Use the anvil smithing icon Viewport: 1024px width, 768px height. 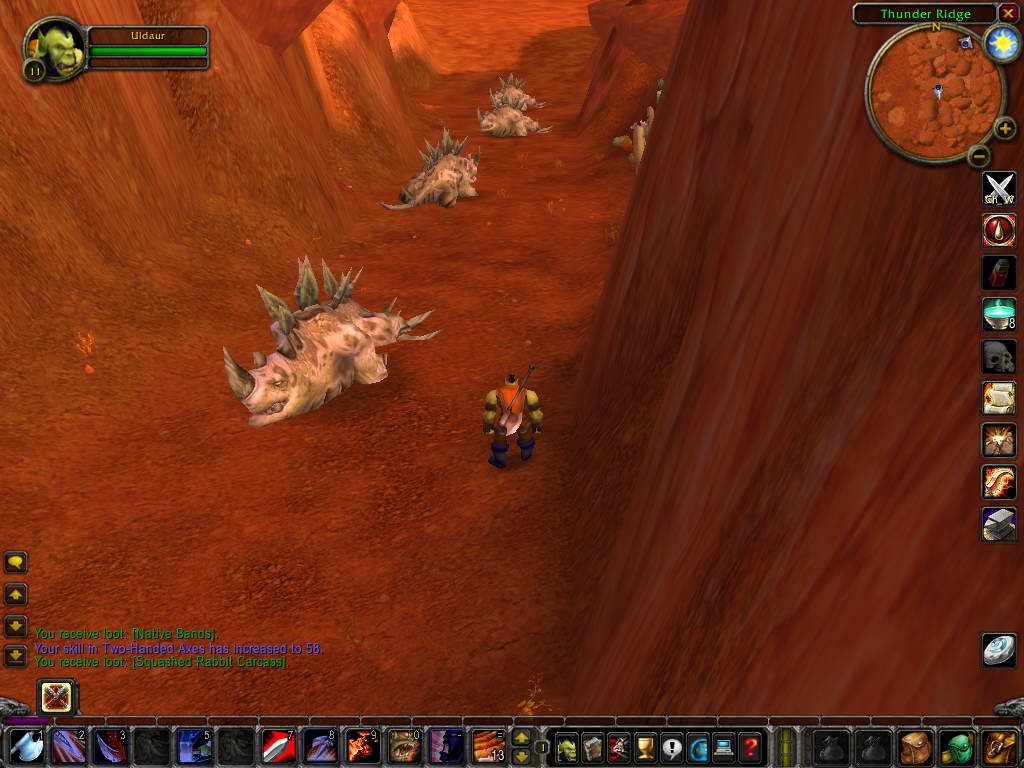999,524
